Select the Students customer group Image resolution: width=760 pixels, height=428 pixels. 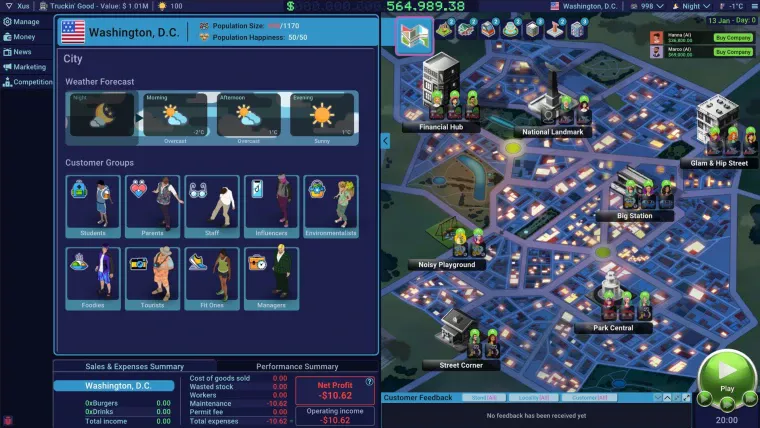93,207
